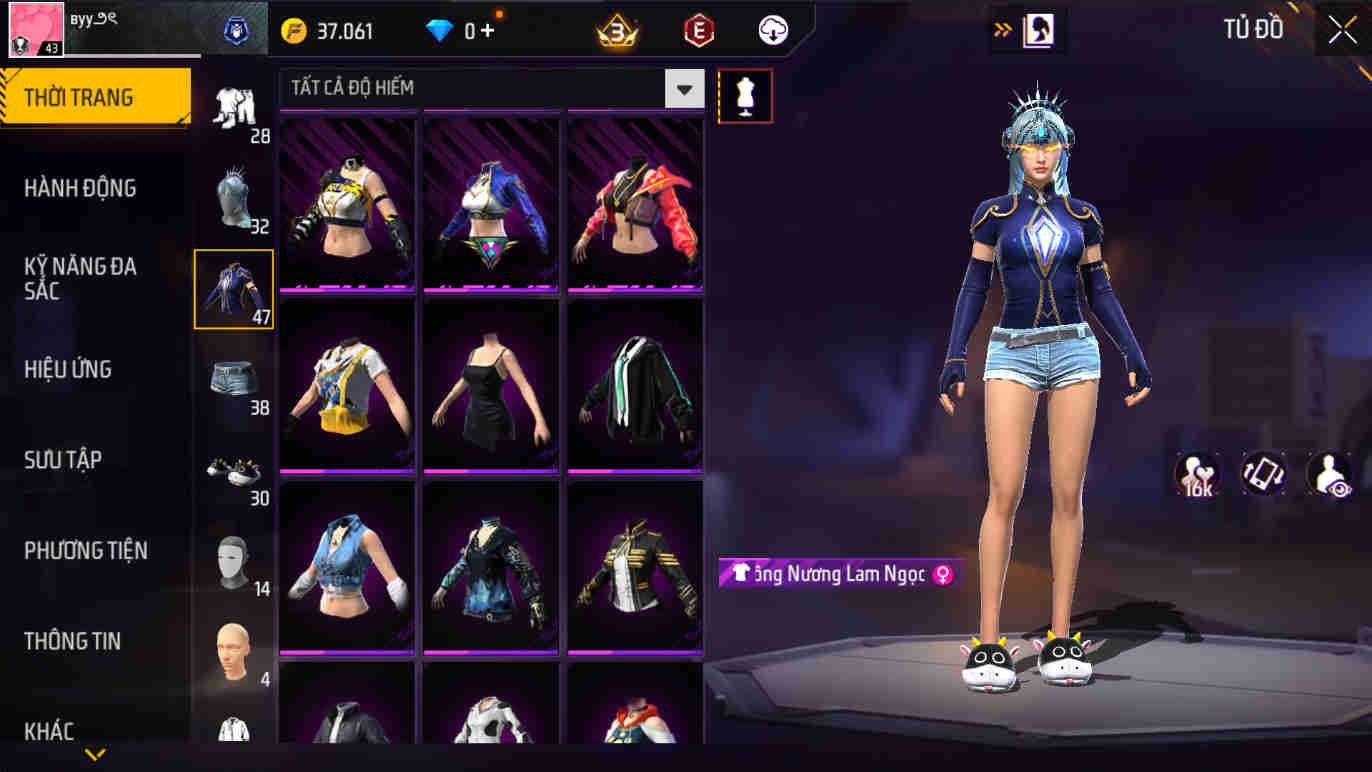Image resolution: width=1372 pixels, height=772 pixels.
Task: Open the head category icon showing 4
Action: click(233, 645)
